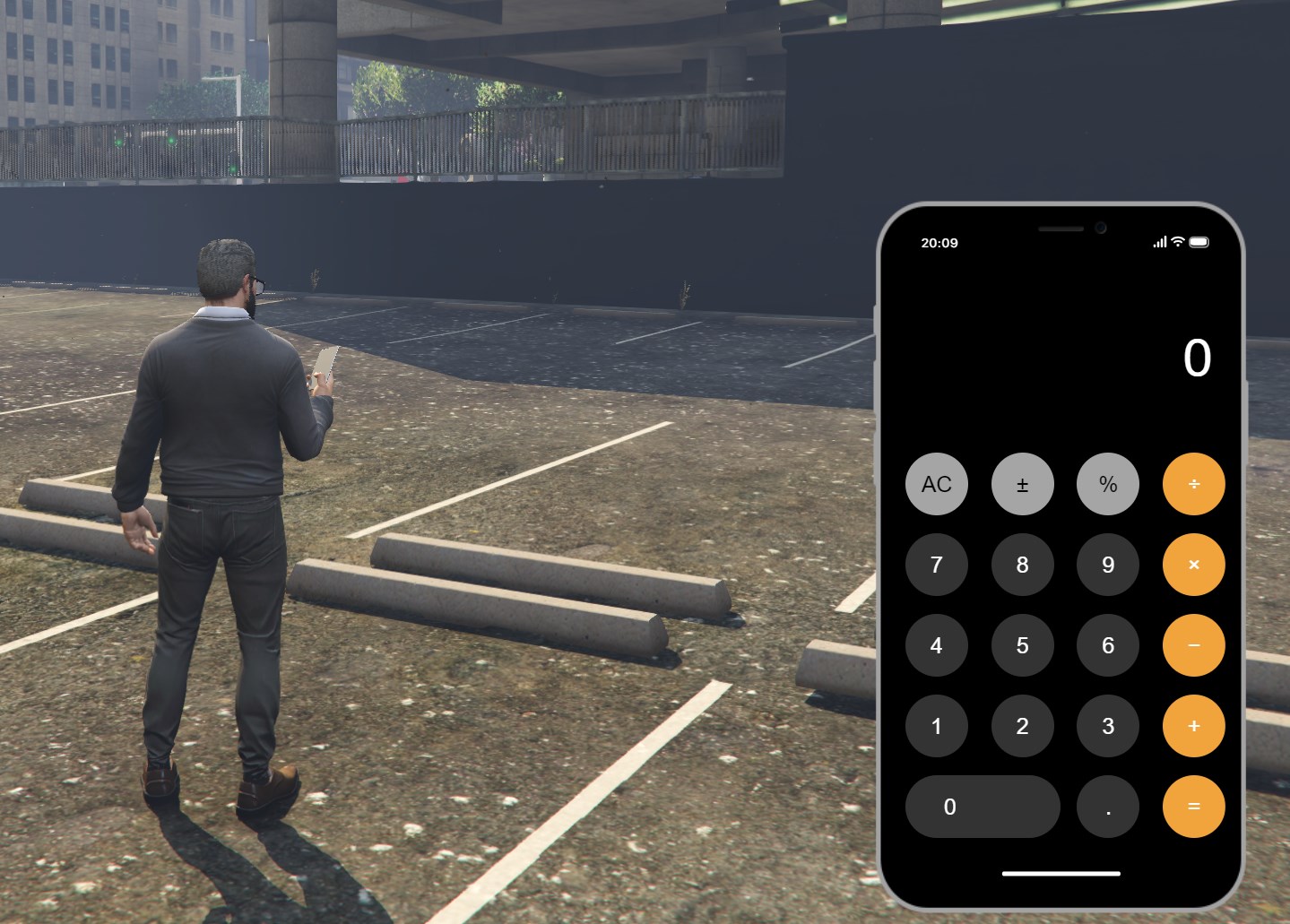
Task: Enter digit 1 on the calculator
Action: 937,726
